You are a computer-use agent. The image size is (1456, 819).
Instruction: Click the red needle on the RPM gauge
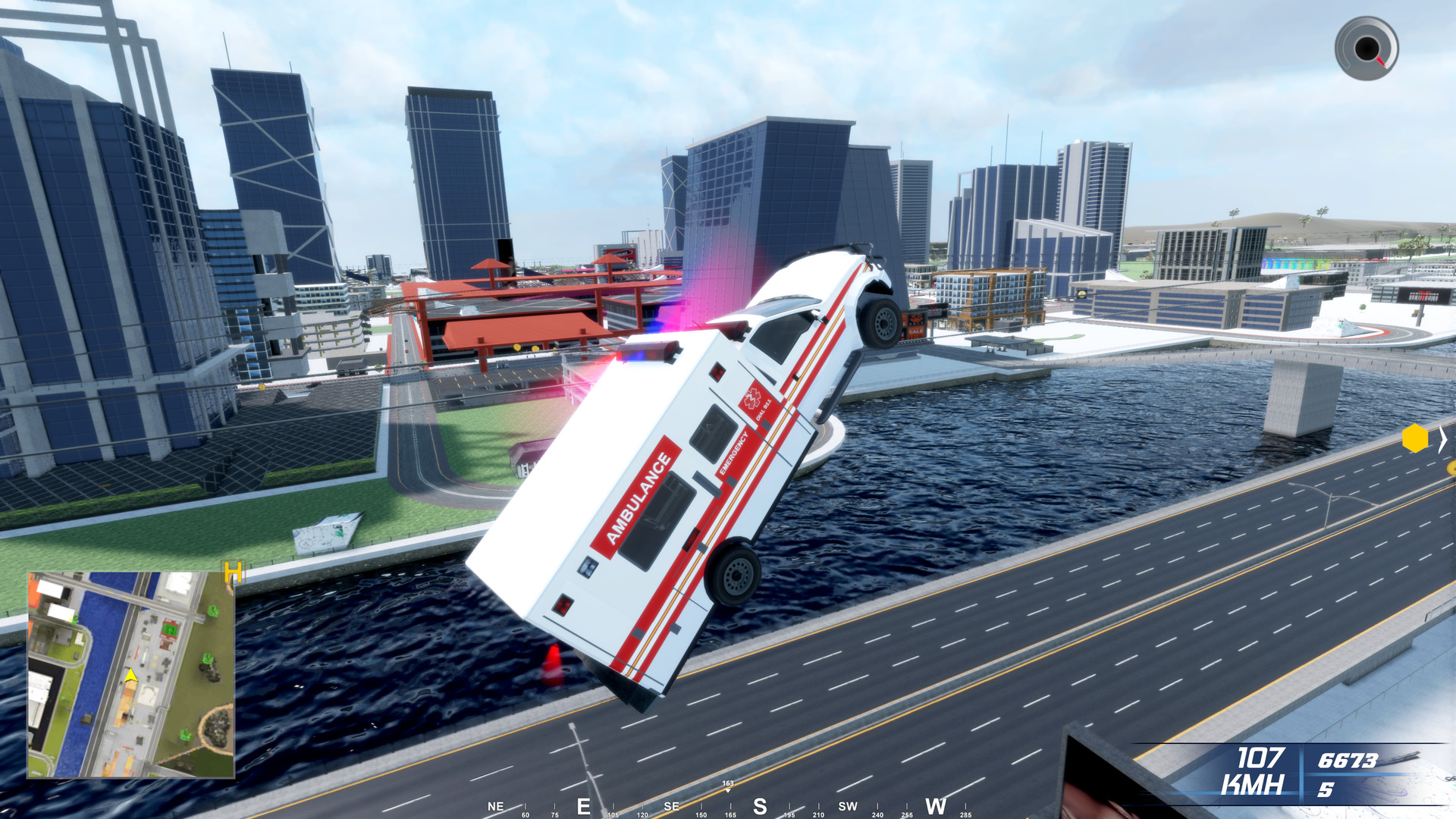tap(1382, 60)
